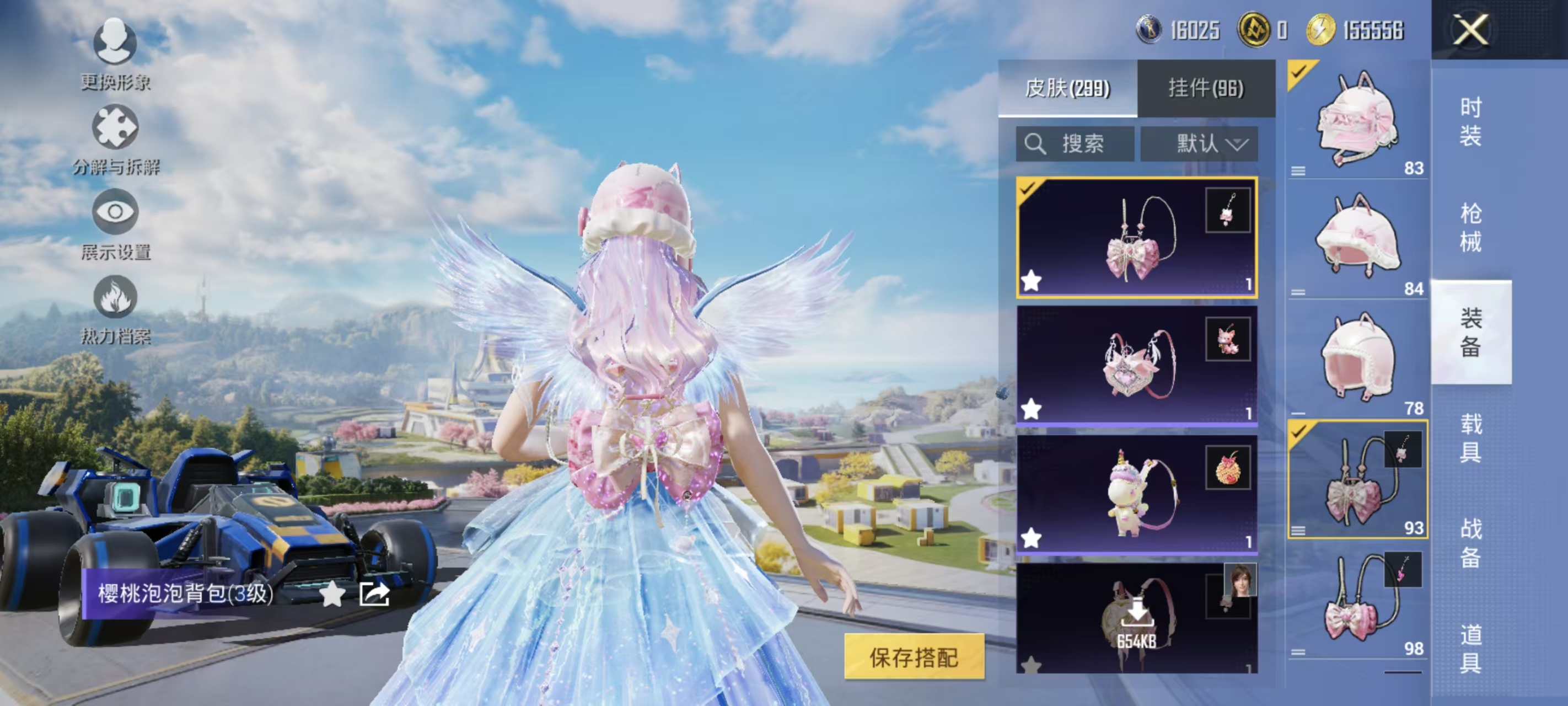1568x706 pixels.
Task: Open 热力档案 heat archive
Action: tap(115, 309)
